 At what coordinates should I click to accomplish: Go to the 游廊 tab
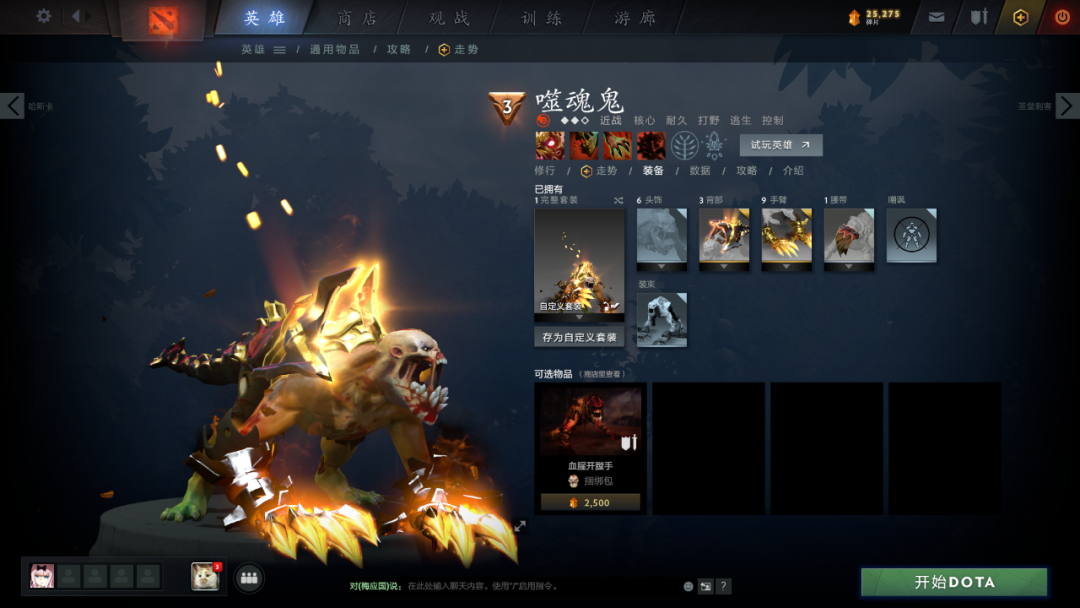(634, 18)
